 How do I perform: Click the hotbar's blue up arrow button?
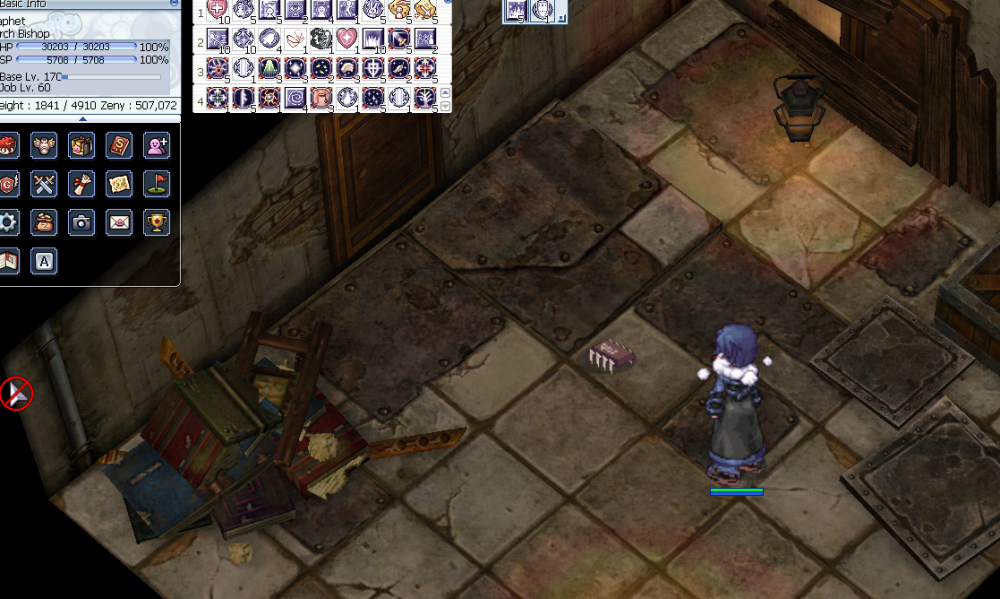tap(446, 93)
